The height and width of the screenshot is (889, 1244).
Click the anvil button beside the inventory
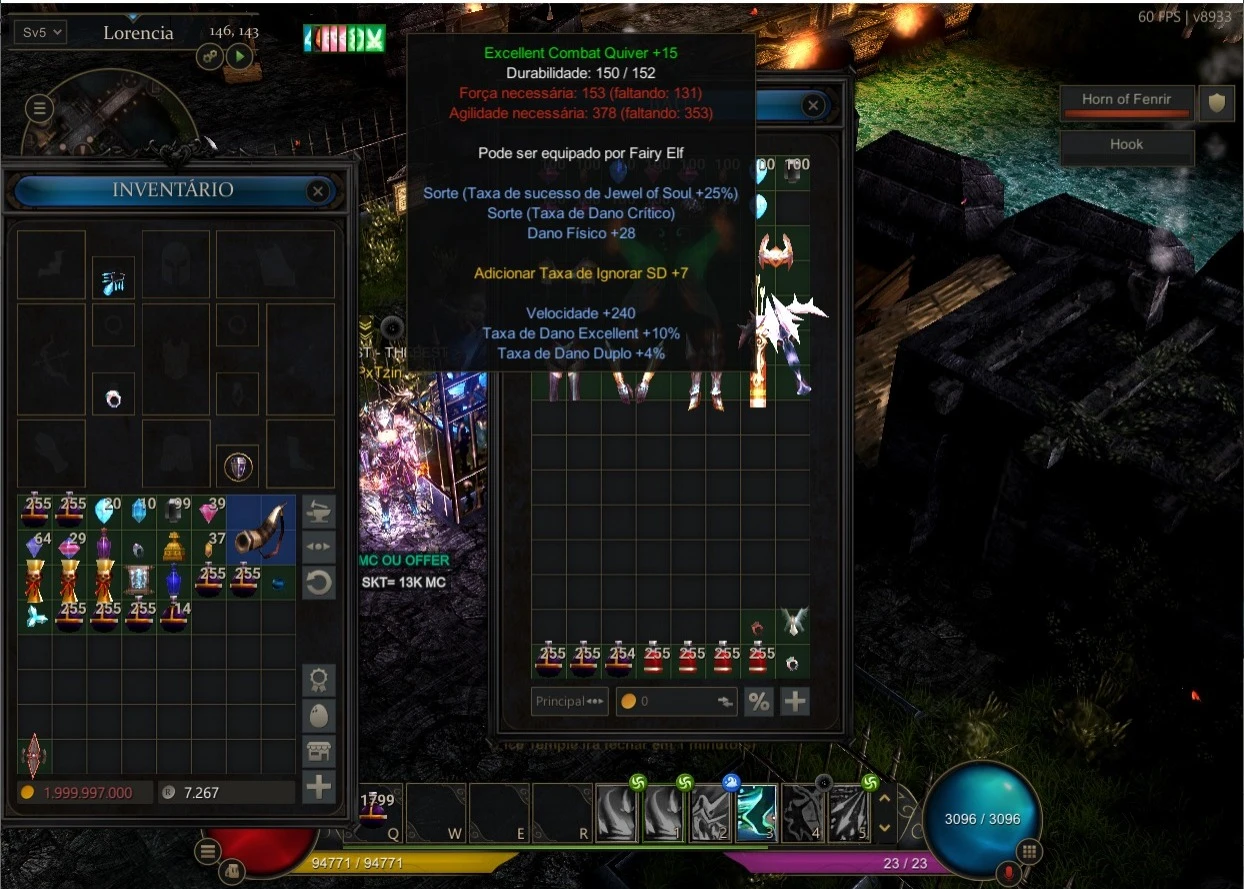coord(319,511)
